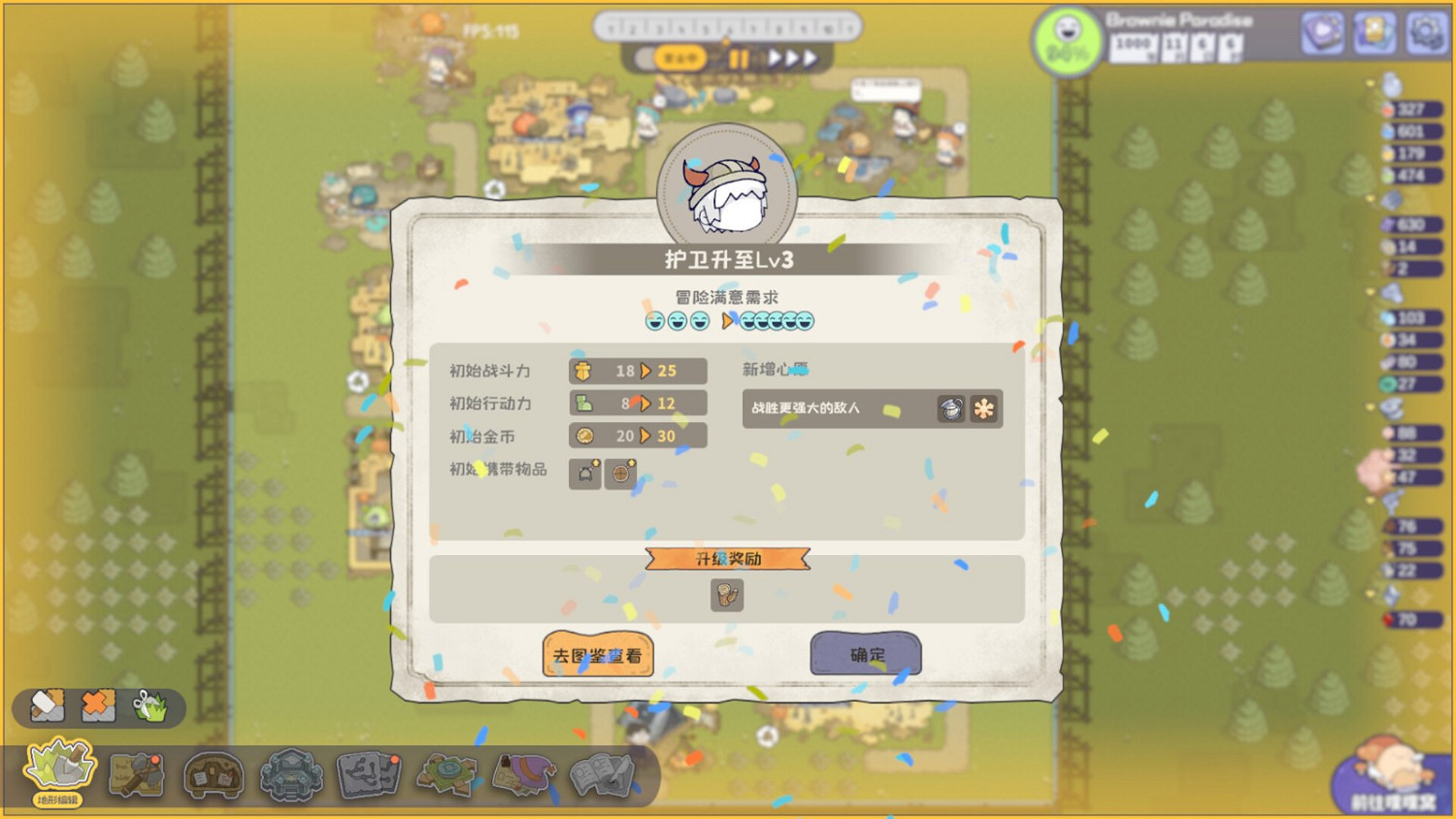The height and width of the screenshot is (819, 1456).
Task: Select the hammer terrain tool
Action: tap(46, 707)
